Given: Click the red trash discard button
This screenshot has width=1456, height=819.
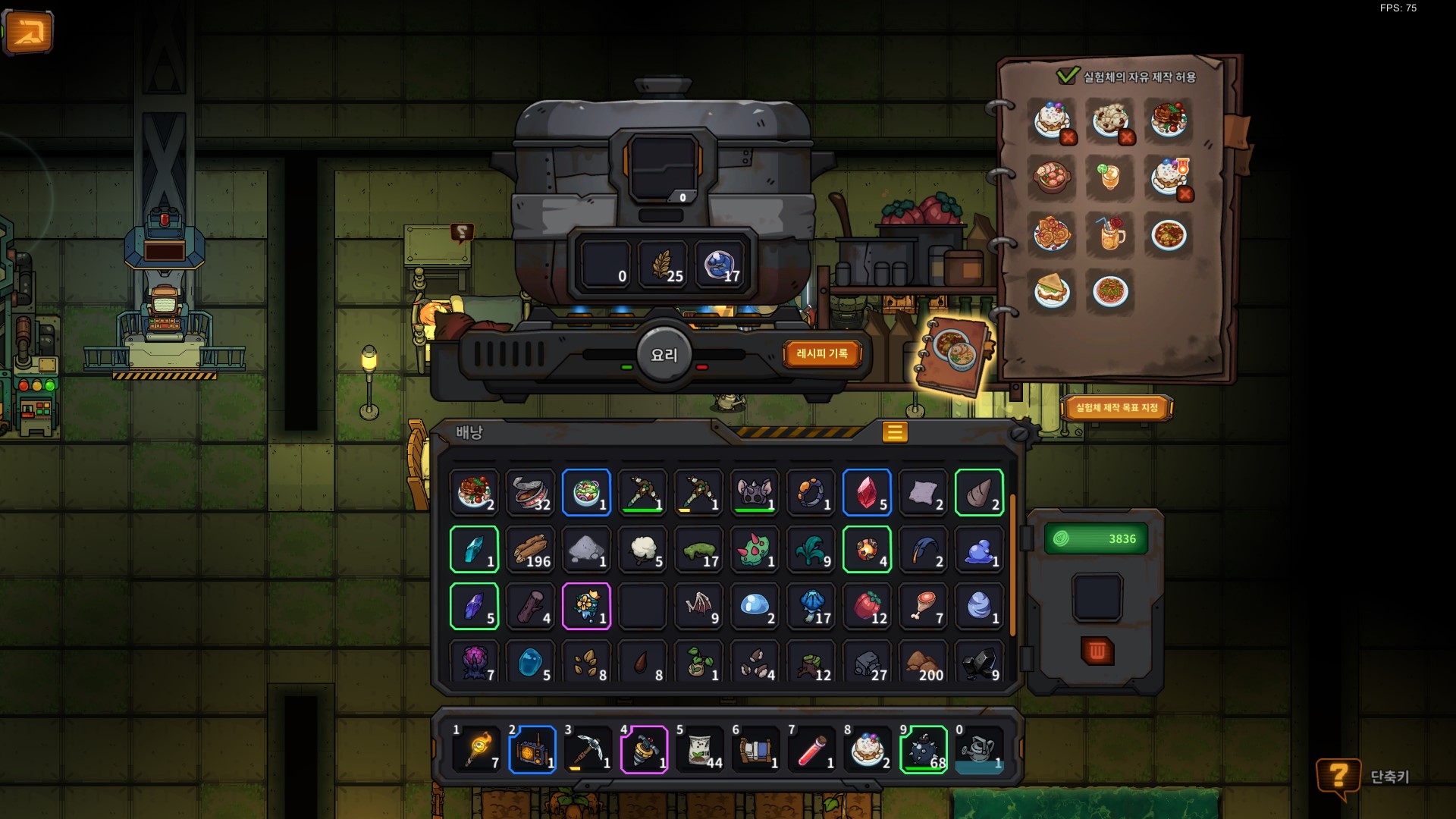Looking at the screenshot, I should [x=1097, y=651].
